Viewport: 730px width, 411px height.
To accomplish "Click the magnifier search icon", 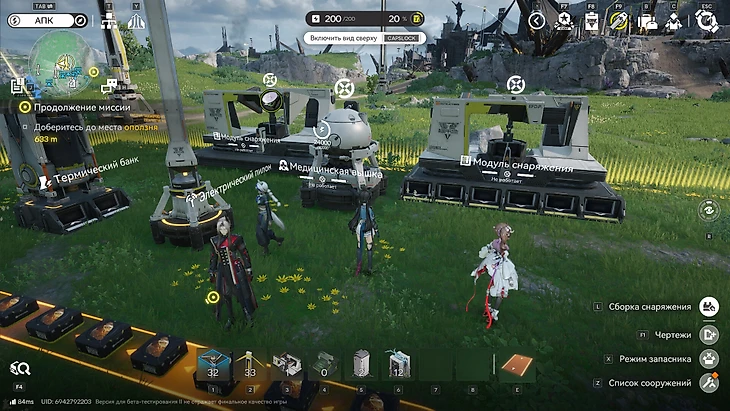I will tap(20, 369).
